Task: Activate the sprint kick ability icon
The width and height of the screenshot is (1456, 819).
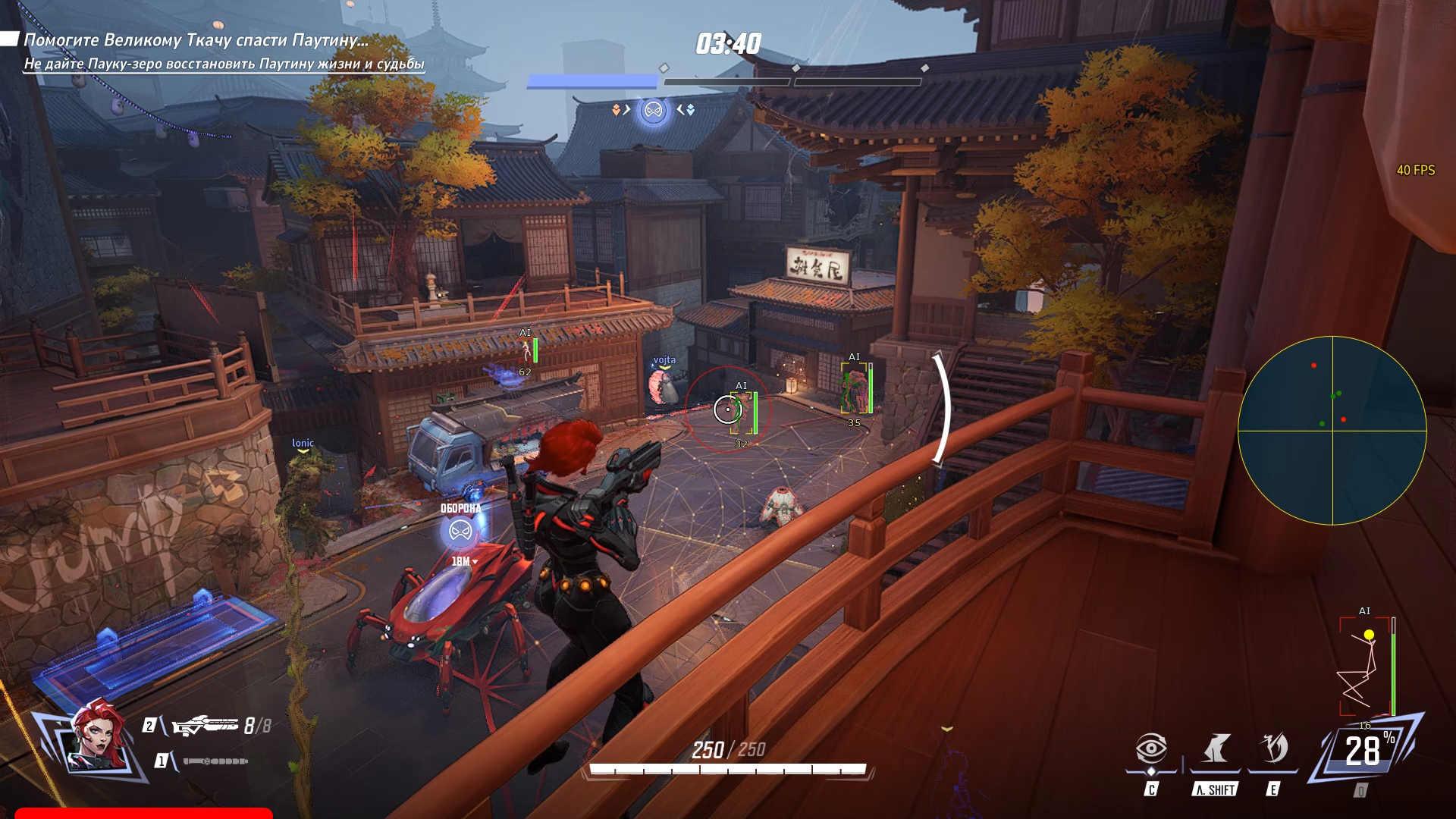Action: click(x=1216, y=749)
